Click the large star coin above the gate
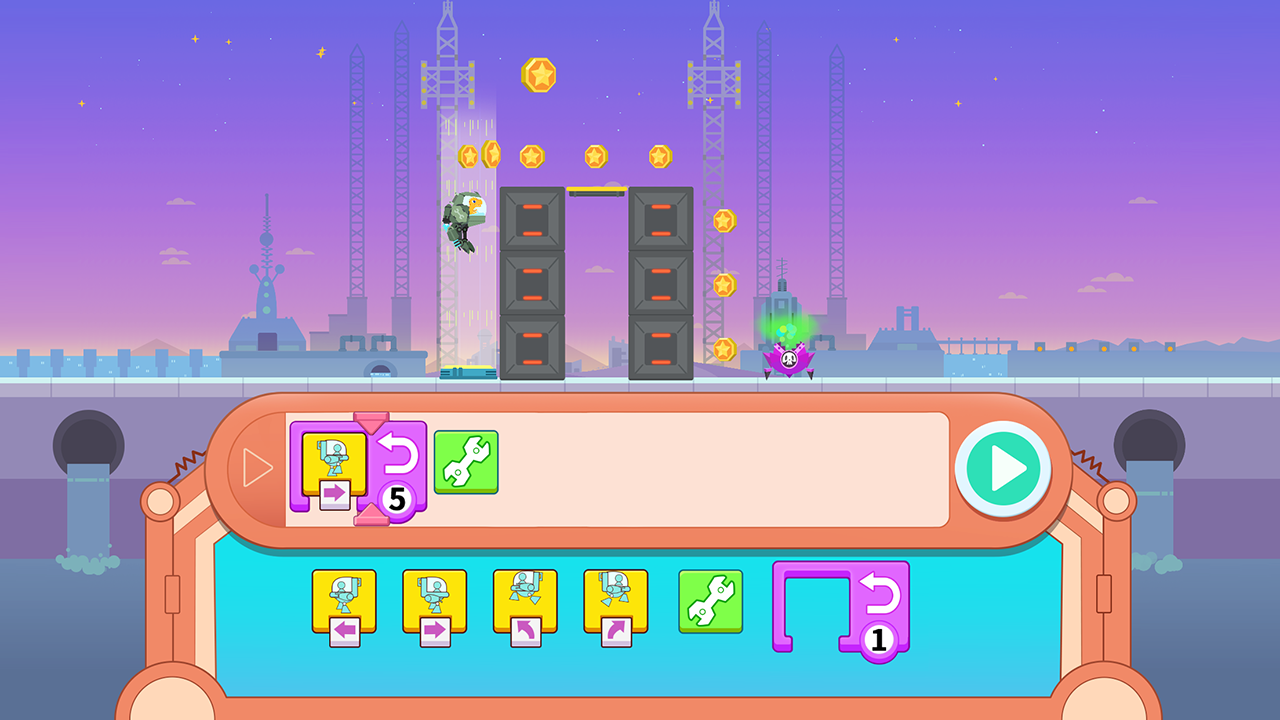 pos(536,75)
